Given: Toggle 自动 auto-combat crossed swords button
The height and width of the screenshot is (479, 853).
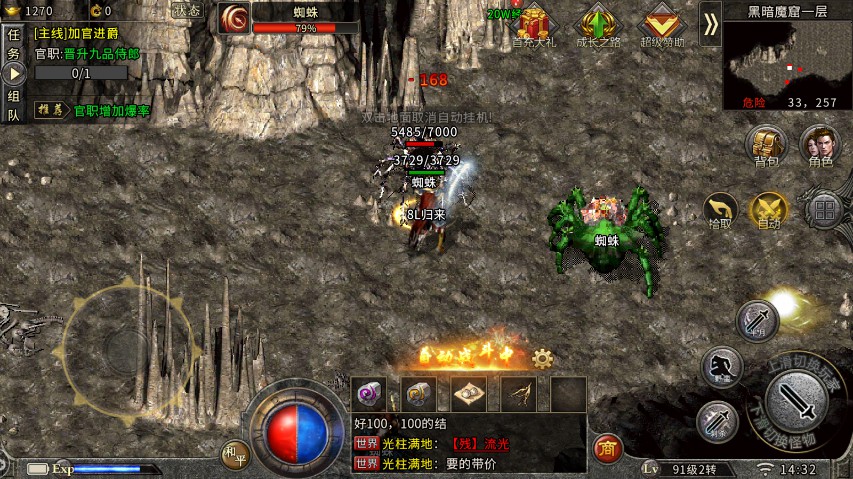Looking at the screenshot, I should 769,211.
